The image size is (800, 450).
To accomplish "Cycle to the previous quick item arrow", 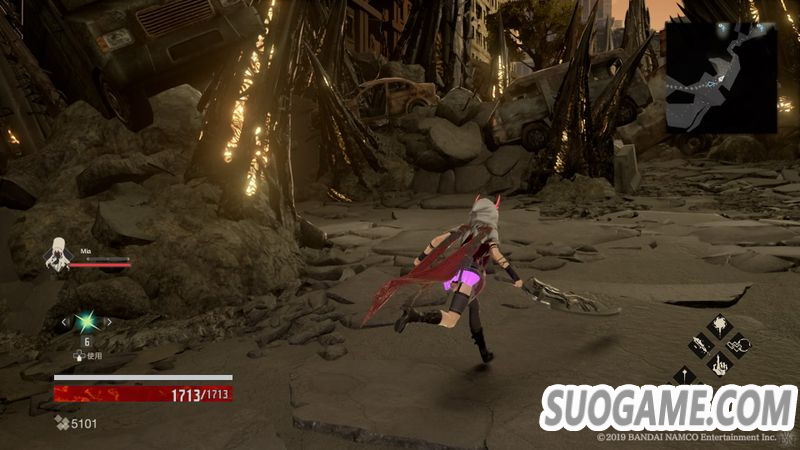I will coord(66,321).
